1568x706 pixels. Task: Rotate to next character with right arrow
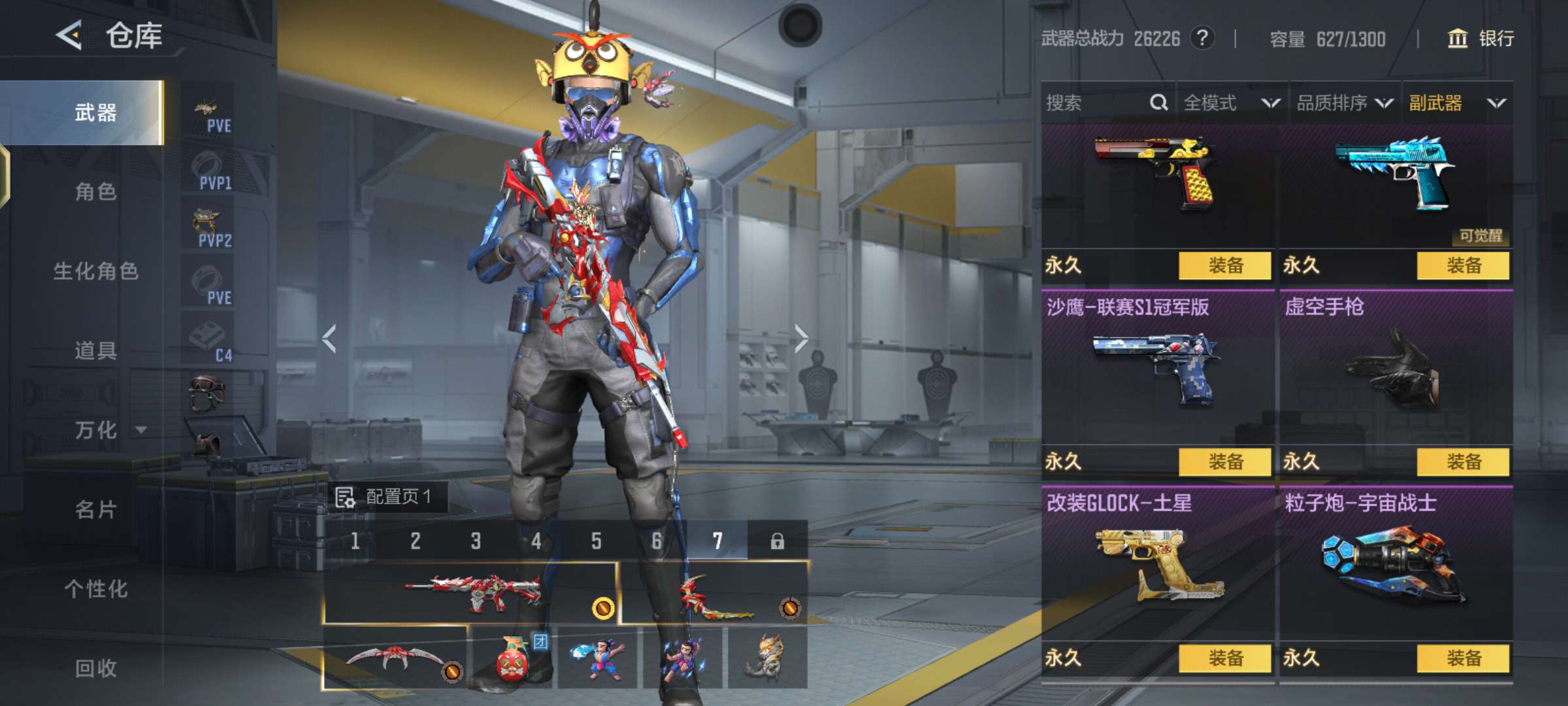(x=802, y=339)
